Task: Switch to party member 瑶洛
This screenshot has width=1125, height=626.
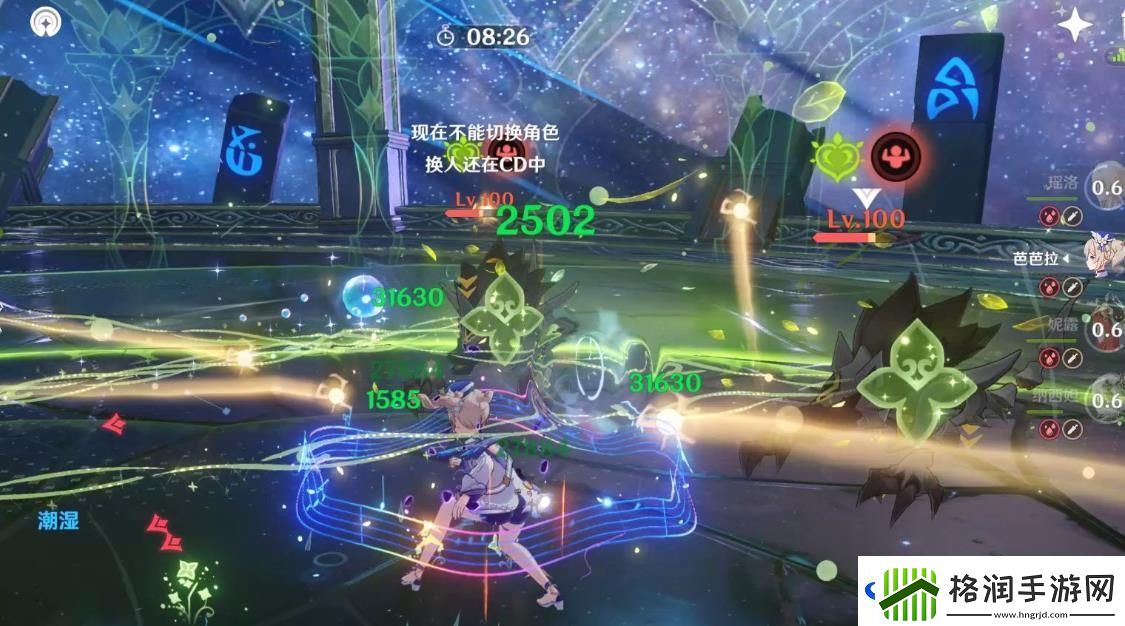Action: [x=1104, y=186]
